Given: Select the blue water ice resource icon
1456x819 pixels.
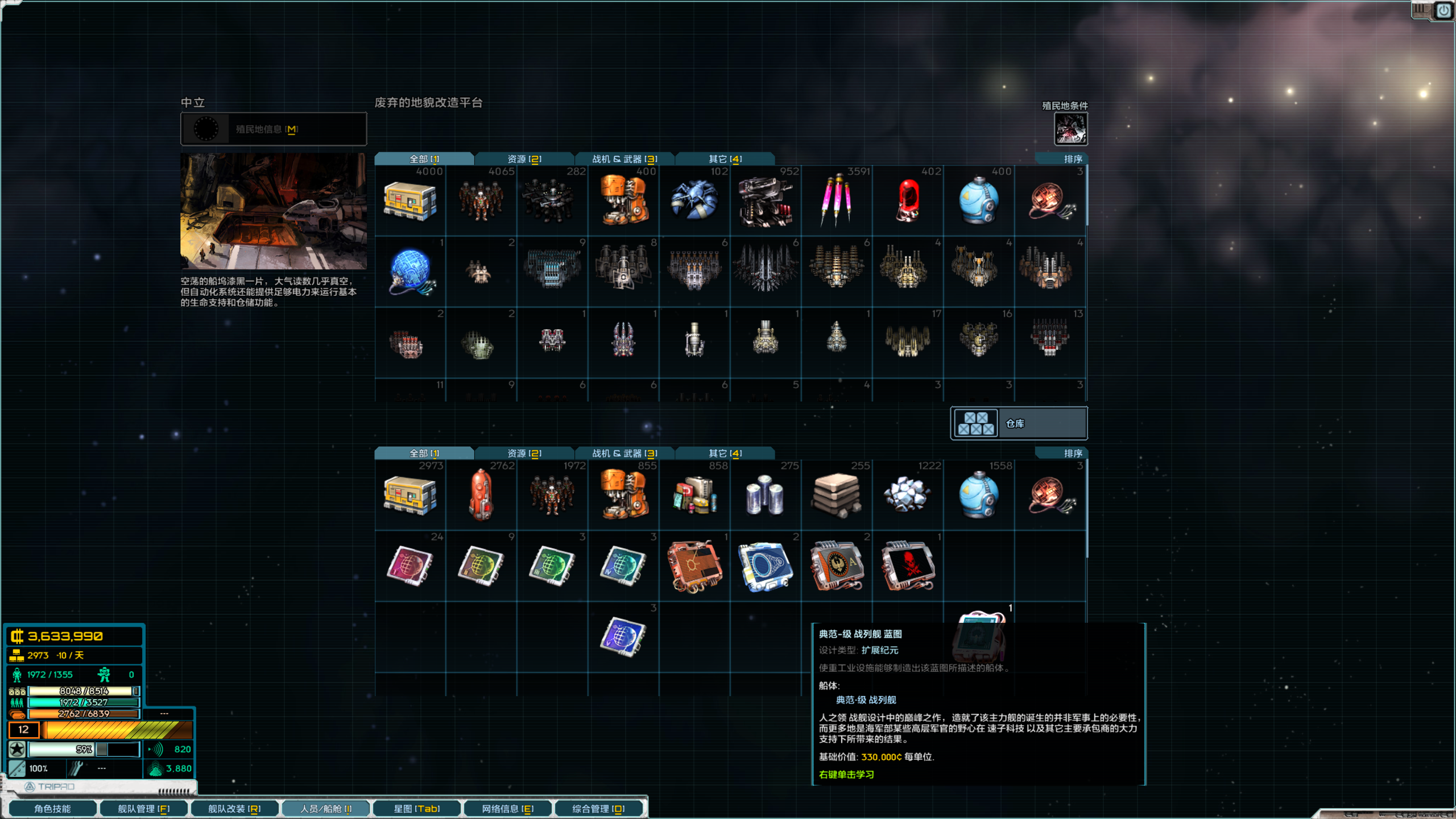Looking at the screenshot, I should pos(979,495).
